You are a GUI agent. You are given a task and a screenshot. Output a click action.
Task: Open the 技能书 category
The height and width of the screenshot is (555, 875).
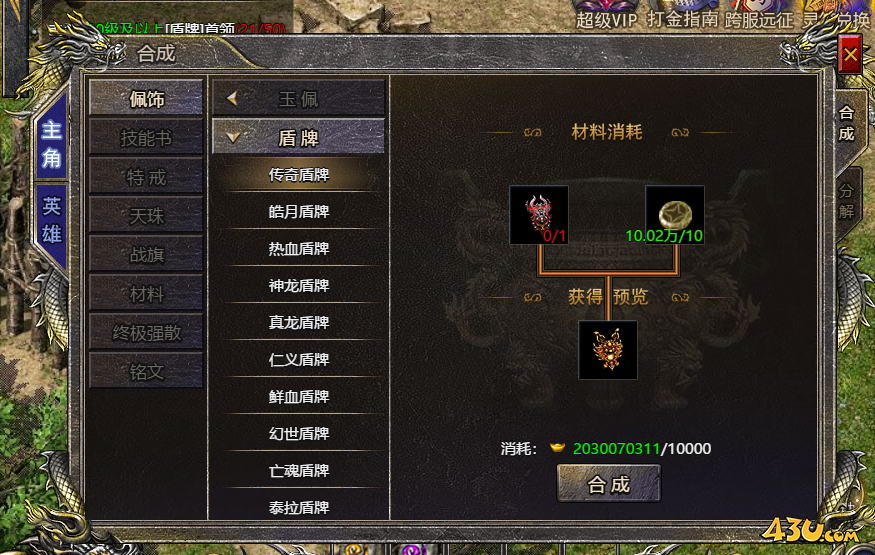coord(146,138)
